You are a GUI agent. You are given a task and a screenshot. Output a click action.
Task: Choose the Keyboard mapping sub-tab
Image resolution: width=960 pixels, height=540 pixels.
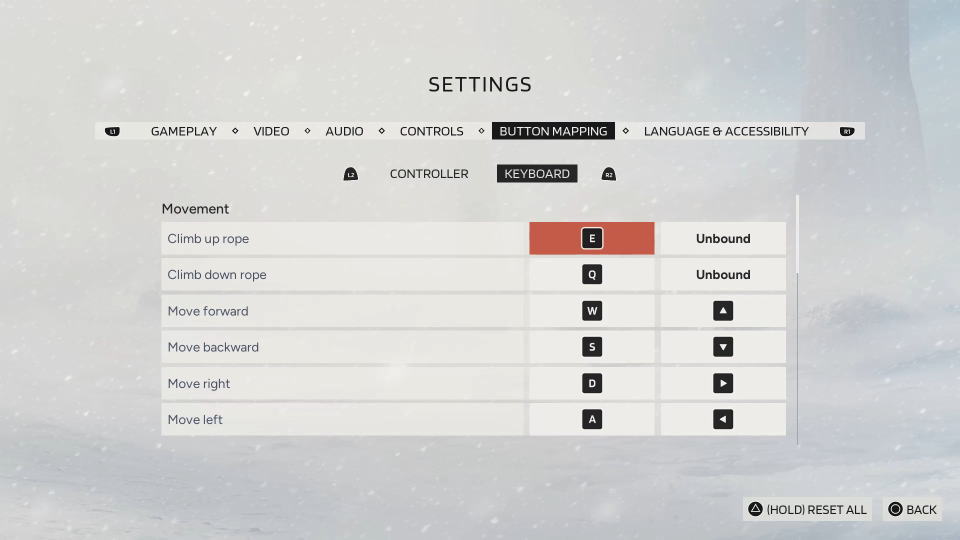tap(537, 174)
